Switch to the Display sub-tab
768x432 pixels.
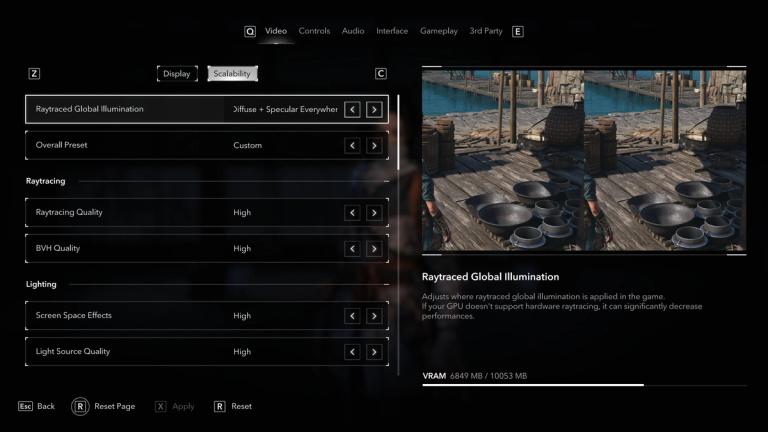[177, 73]
